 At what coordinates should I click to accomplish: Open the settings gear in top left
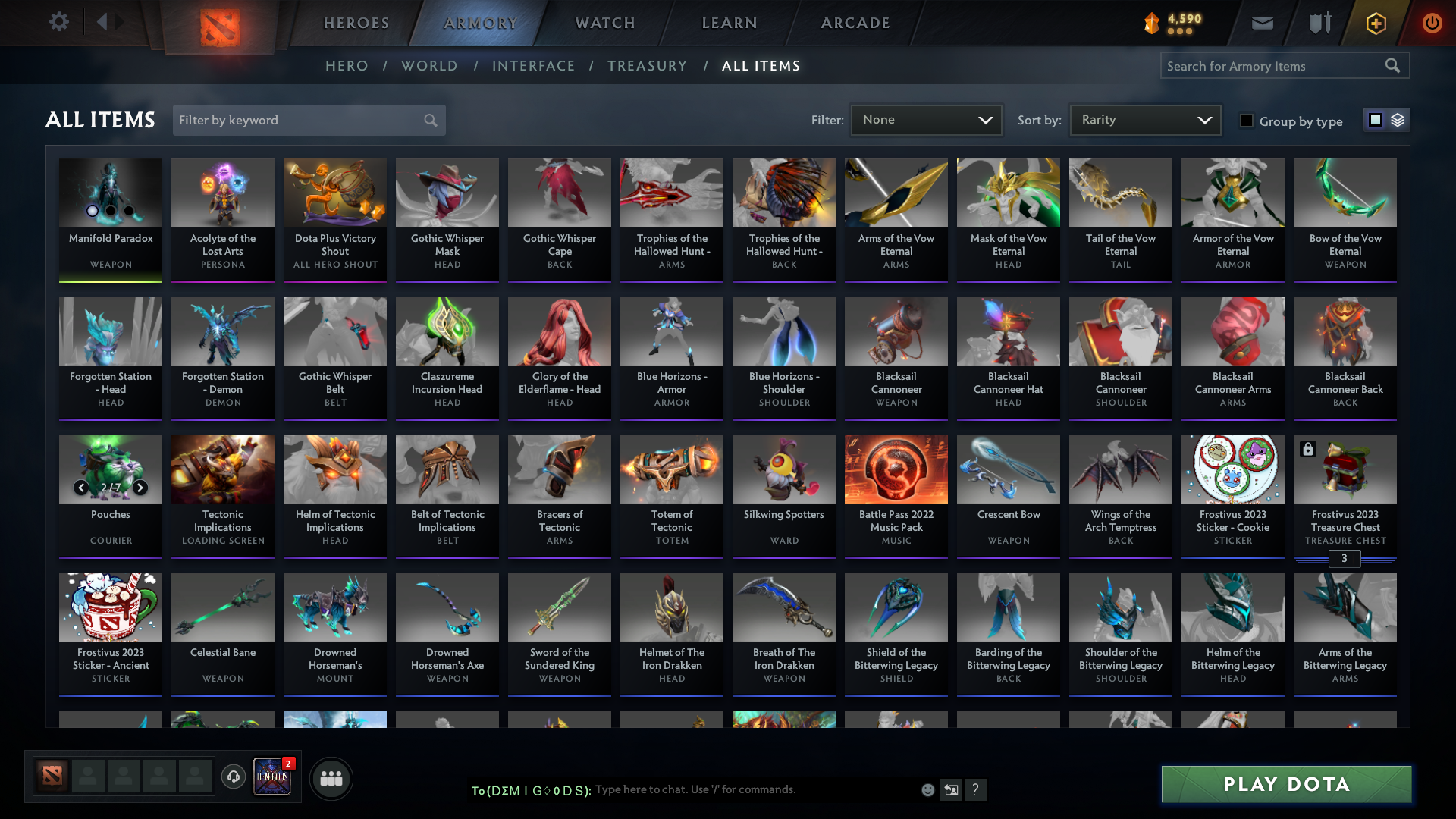pos(59,21)
